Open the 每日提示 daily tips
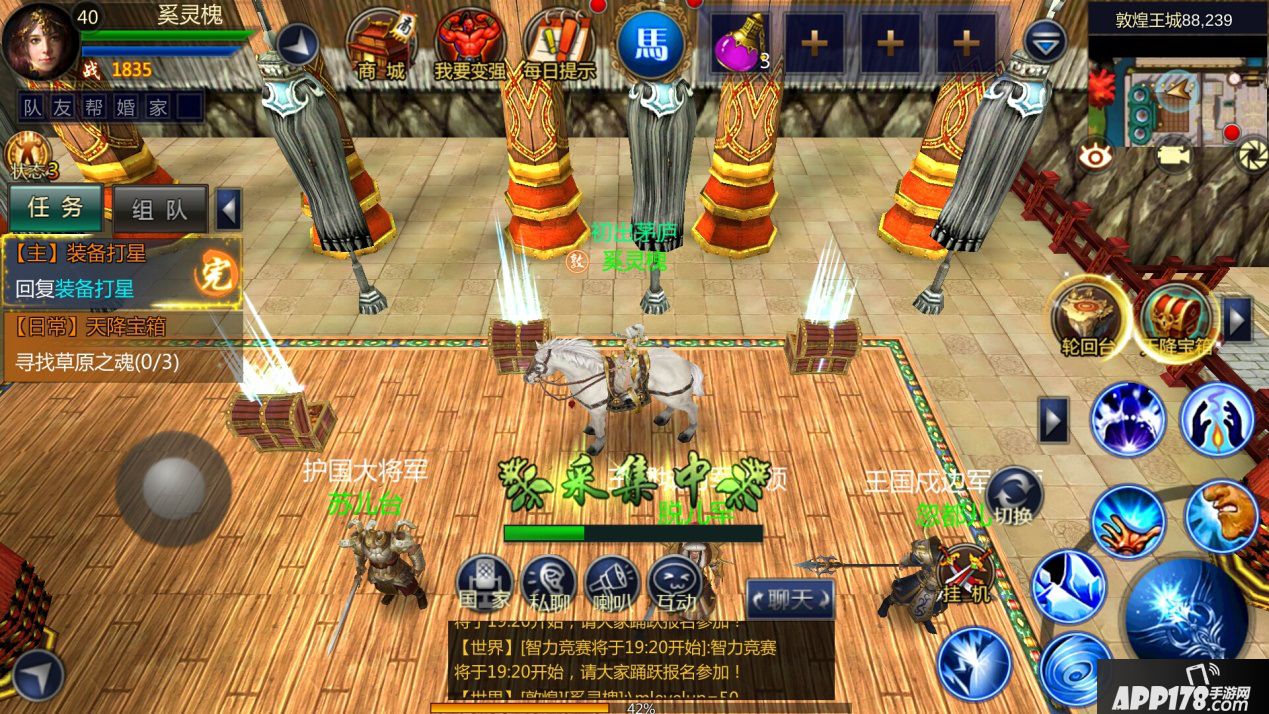The width and height of the screenshot is (1269, 714). [558, 43]
